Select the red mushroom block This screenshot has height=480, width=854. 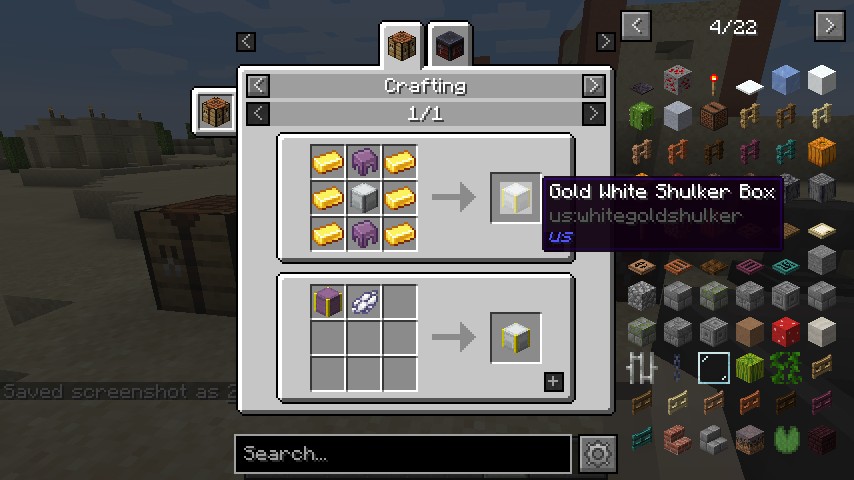(x=785, y=331)
